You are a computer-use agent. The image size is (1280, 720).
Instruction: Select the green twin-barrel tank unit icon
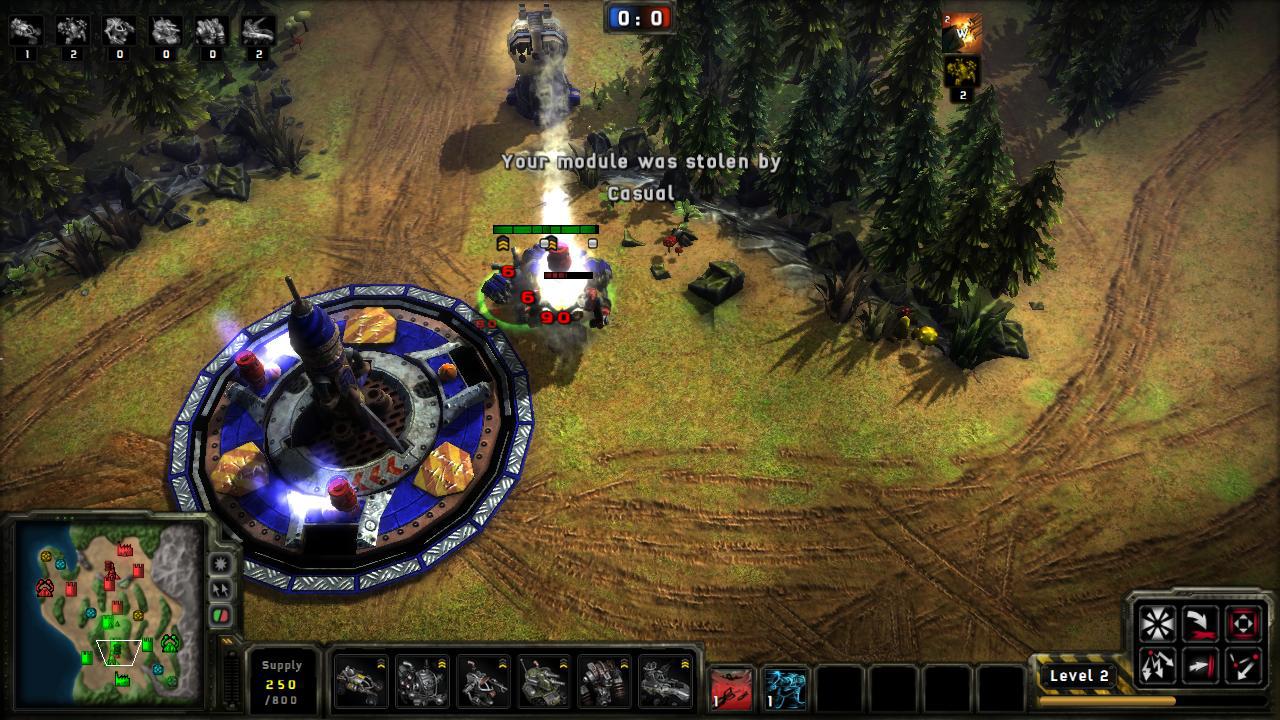click(544, 681)
